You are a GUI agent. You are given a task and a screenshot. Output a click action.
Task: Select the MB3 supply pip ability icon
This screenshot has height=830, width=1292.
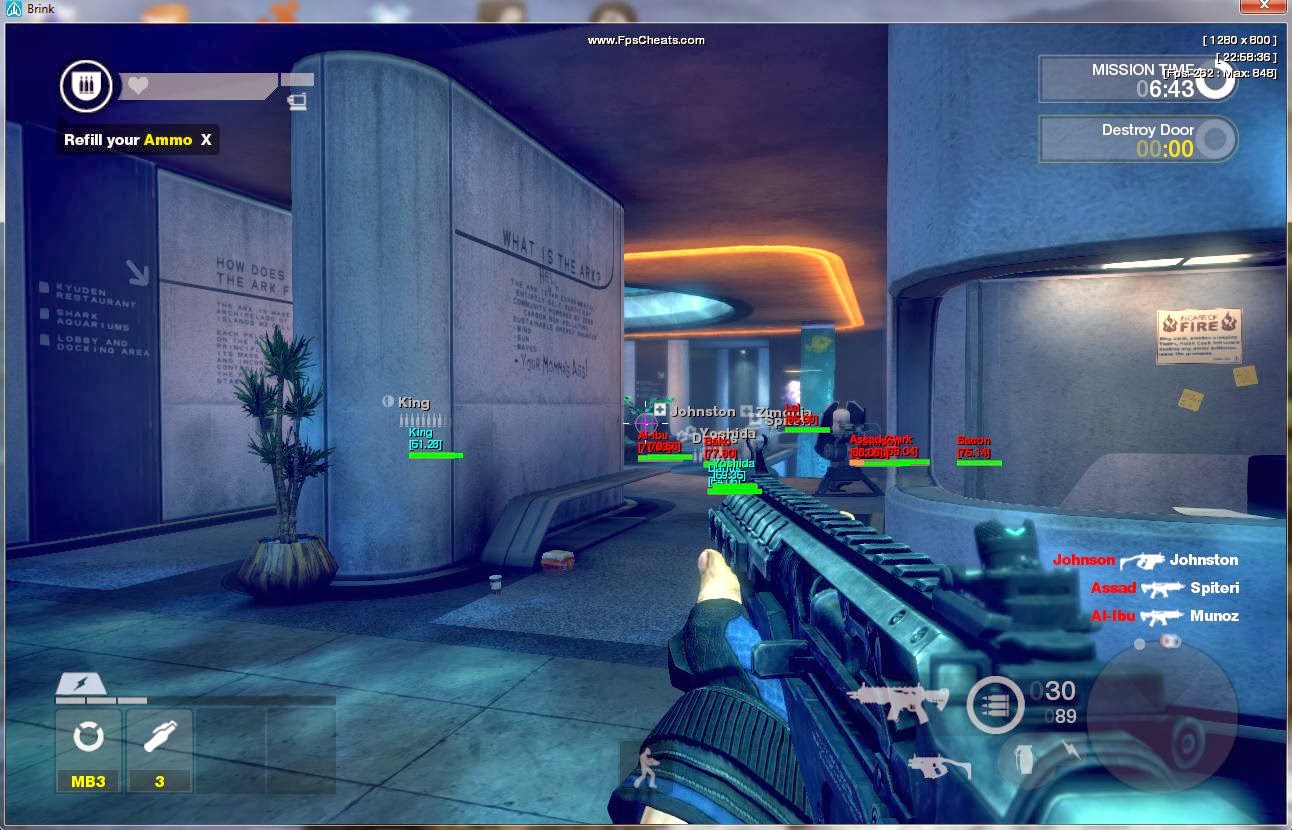[x=88, y=738]
